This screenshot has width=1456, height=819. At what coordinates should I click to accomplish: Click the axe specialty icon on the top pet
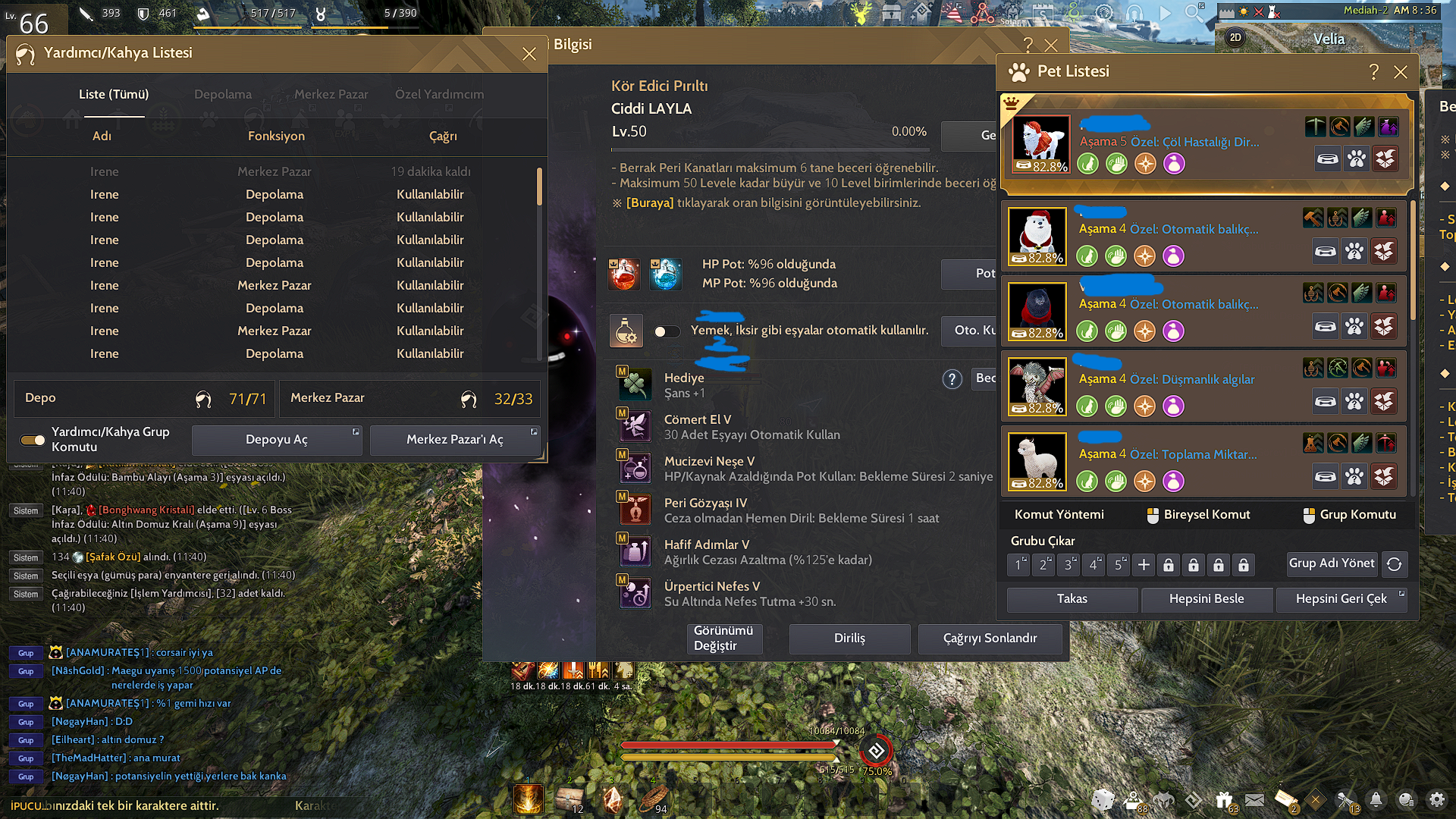coord(1338,127)
